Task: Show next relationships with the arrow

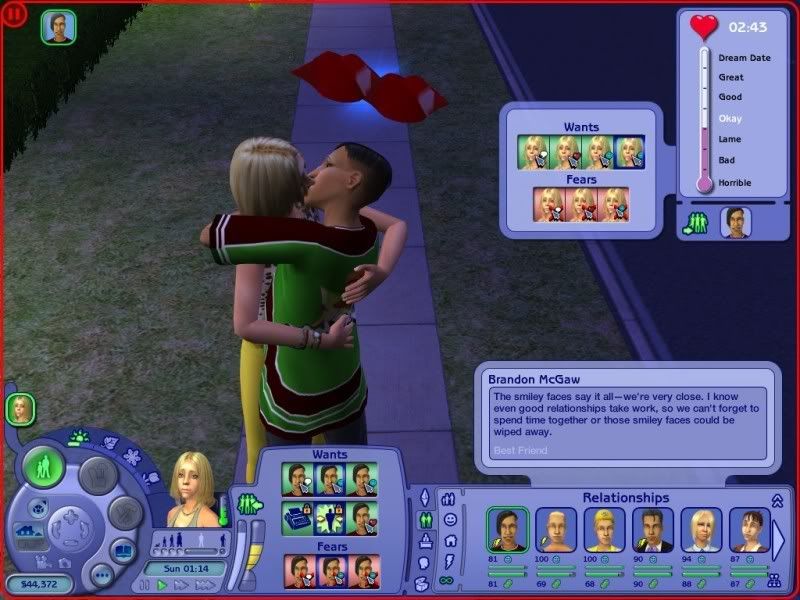Action: pyautogui.click(x=779, y=540)
